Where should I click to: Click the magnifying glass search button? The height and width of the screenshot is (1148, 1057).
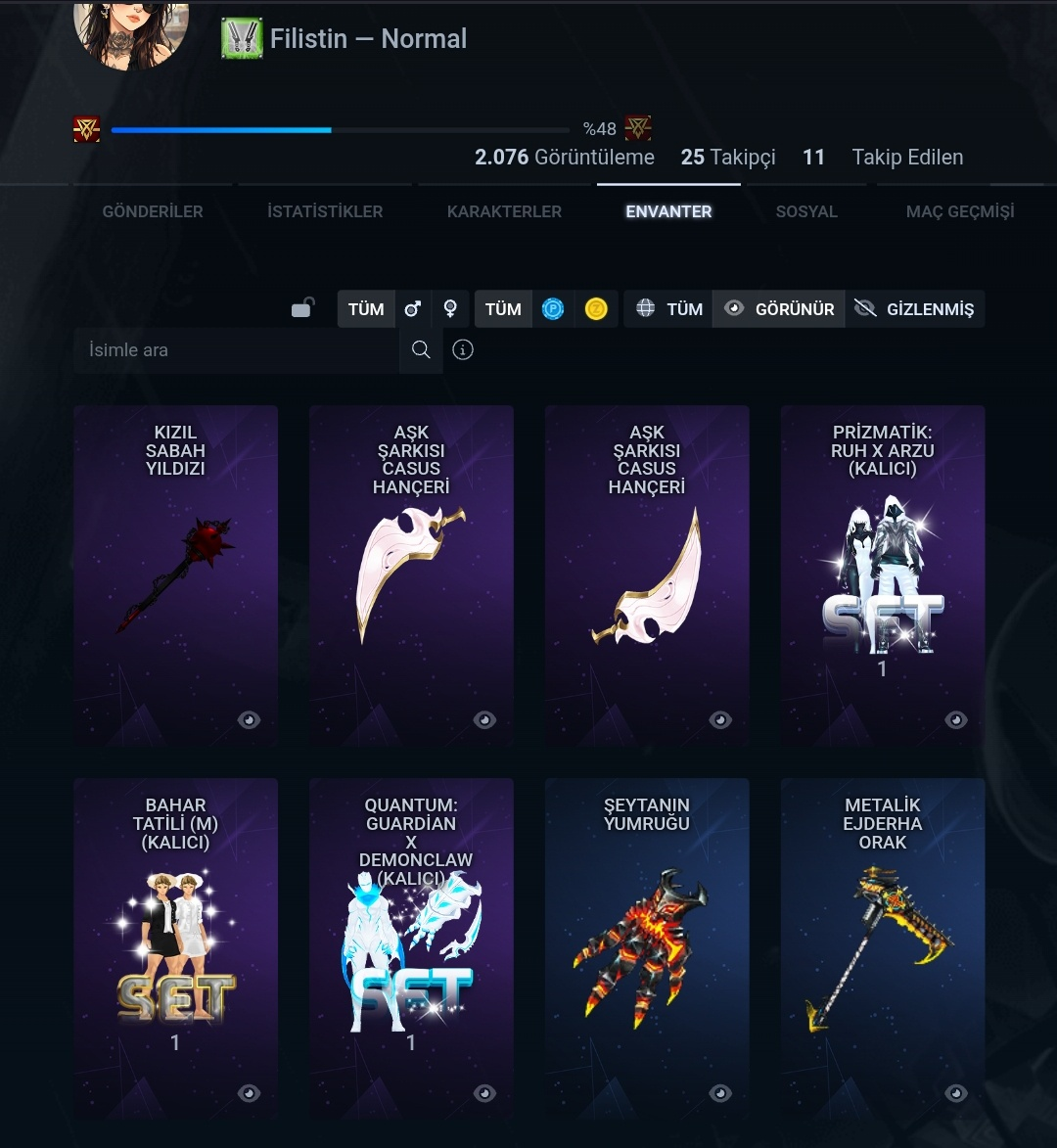tap(421, 350)
